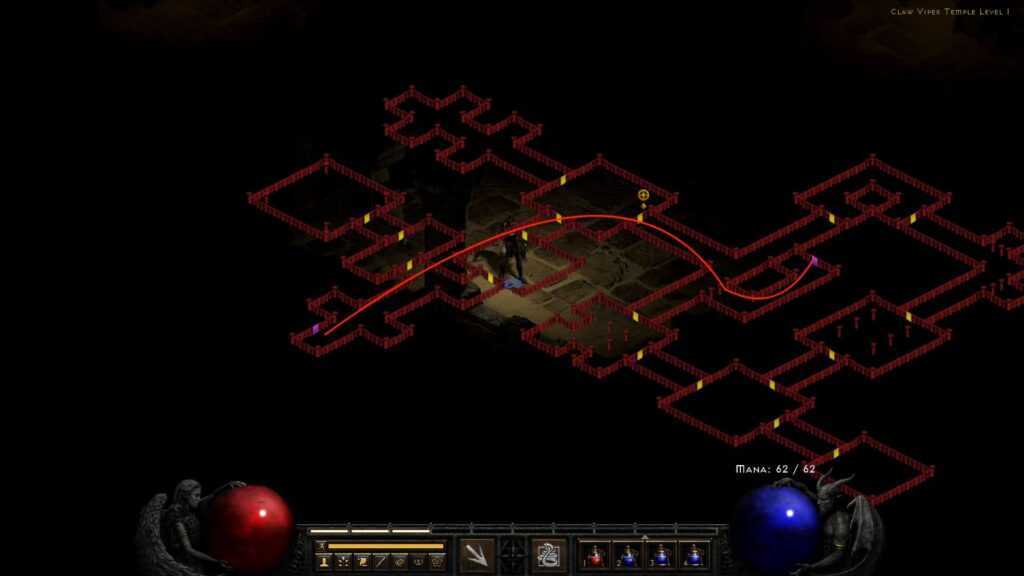1024x576 pixels.
Task: Open the serpent right-click skill icon
Action: coord(548,554)
